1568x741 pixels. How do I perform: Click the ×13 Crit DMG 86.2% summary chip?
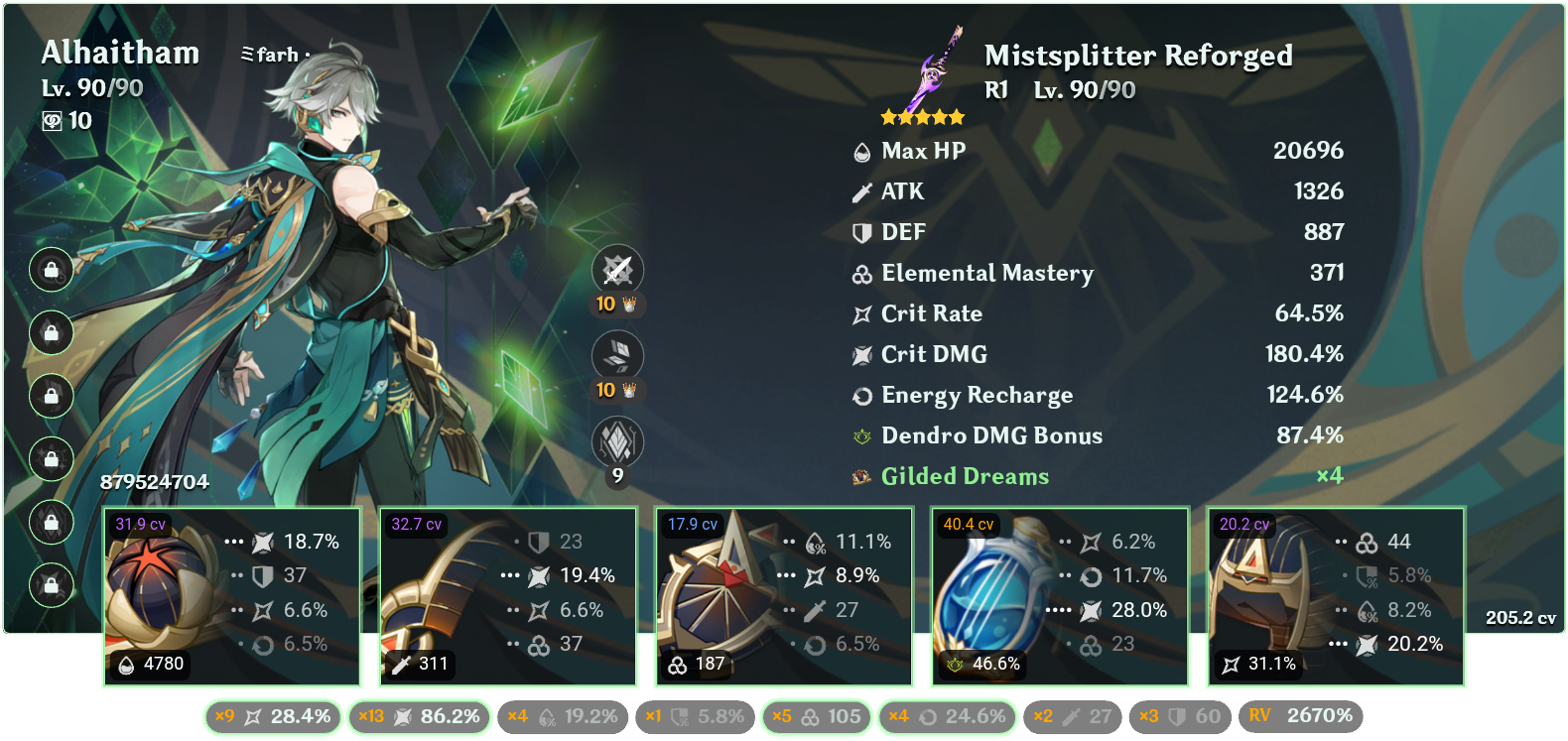(419, 715)
